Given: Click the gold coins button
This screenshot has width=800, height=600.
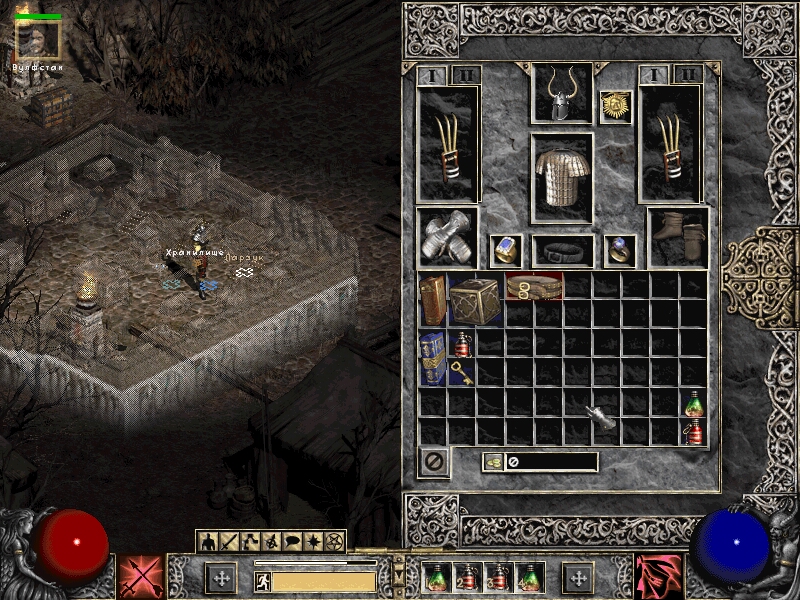Looking at the screenshot, I should click(x=493, y=462).
